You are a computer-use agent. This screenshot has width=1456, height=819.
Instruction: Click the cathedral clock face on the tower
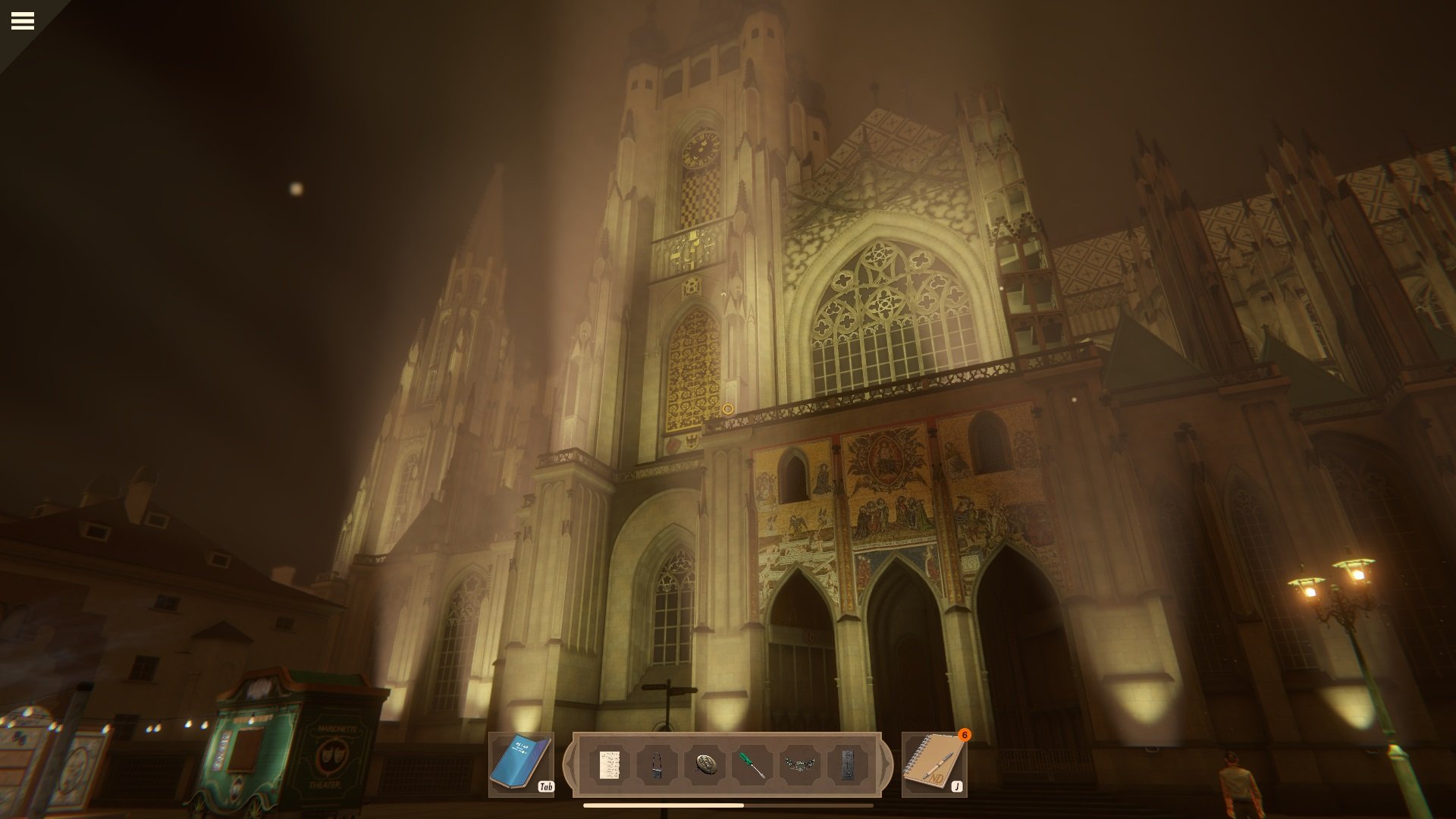(x=701, y=149)
